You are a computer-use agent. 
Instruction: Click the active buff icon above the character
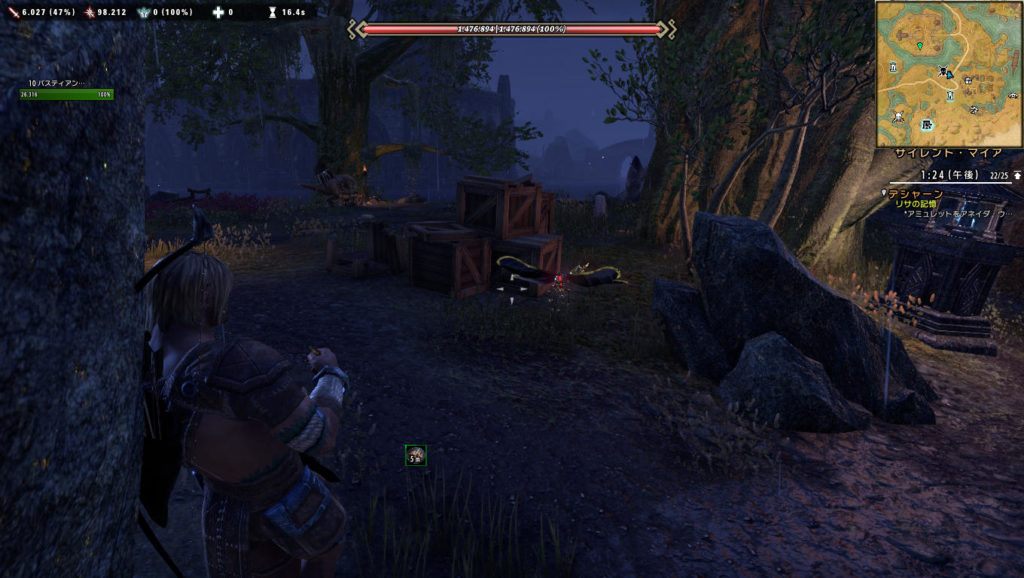[416, 456]
